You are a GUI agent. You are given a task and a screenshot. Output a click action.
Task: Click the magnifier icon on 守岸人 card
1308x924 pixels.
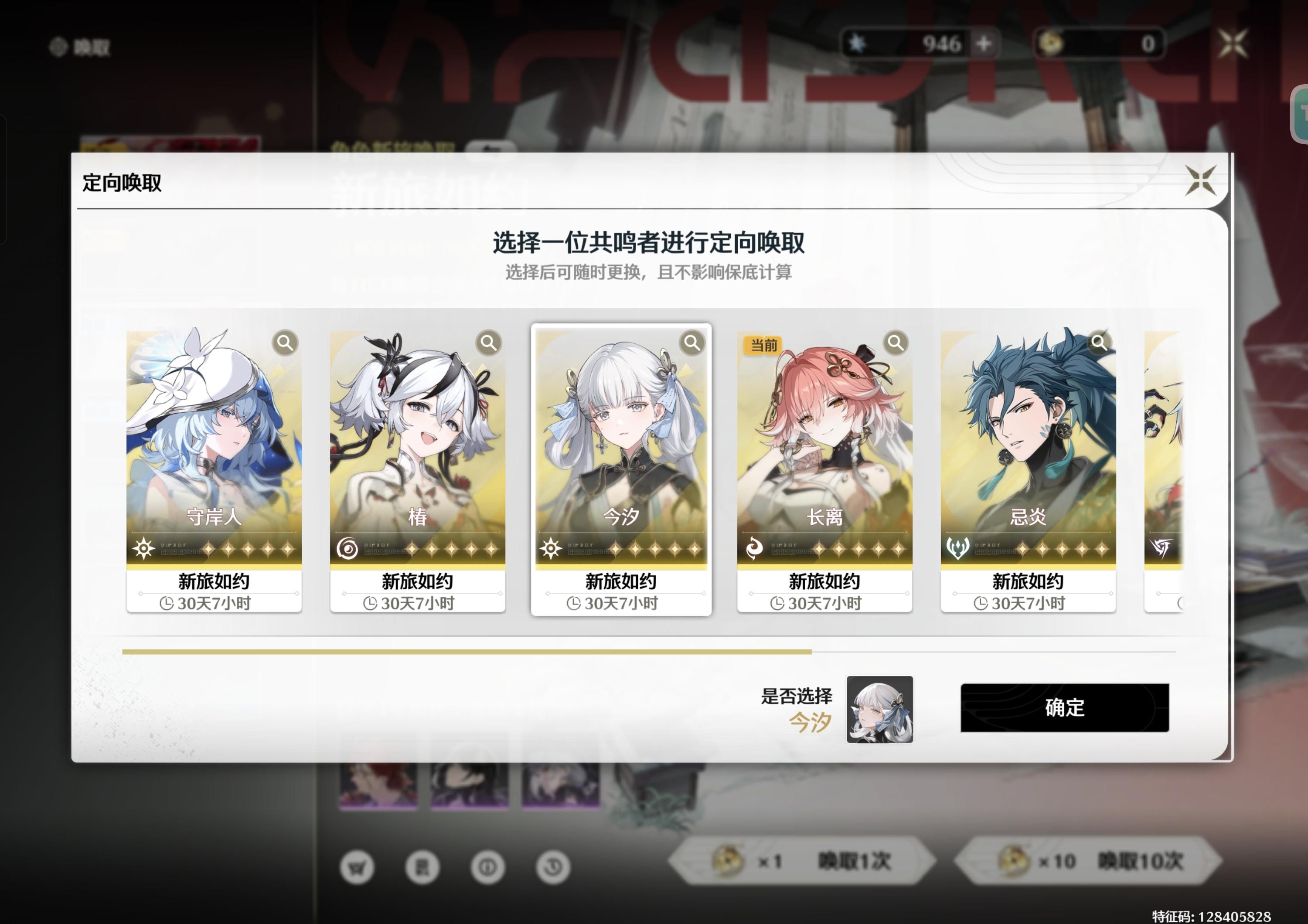(x=284, y=343)
